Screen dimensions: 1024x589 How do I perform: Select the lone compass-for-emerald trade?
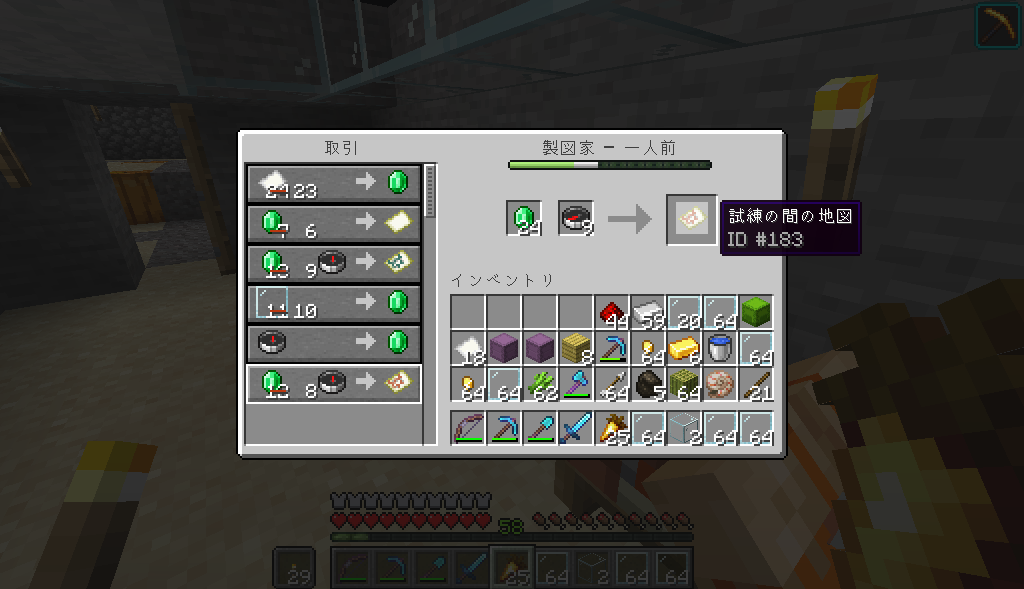[333, 342]
